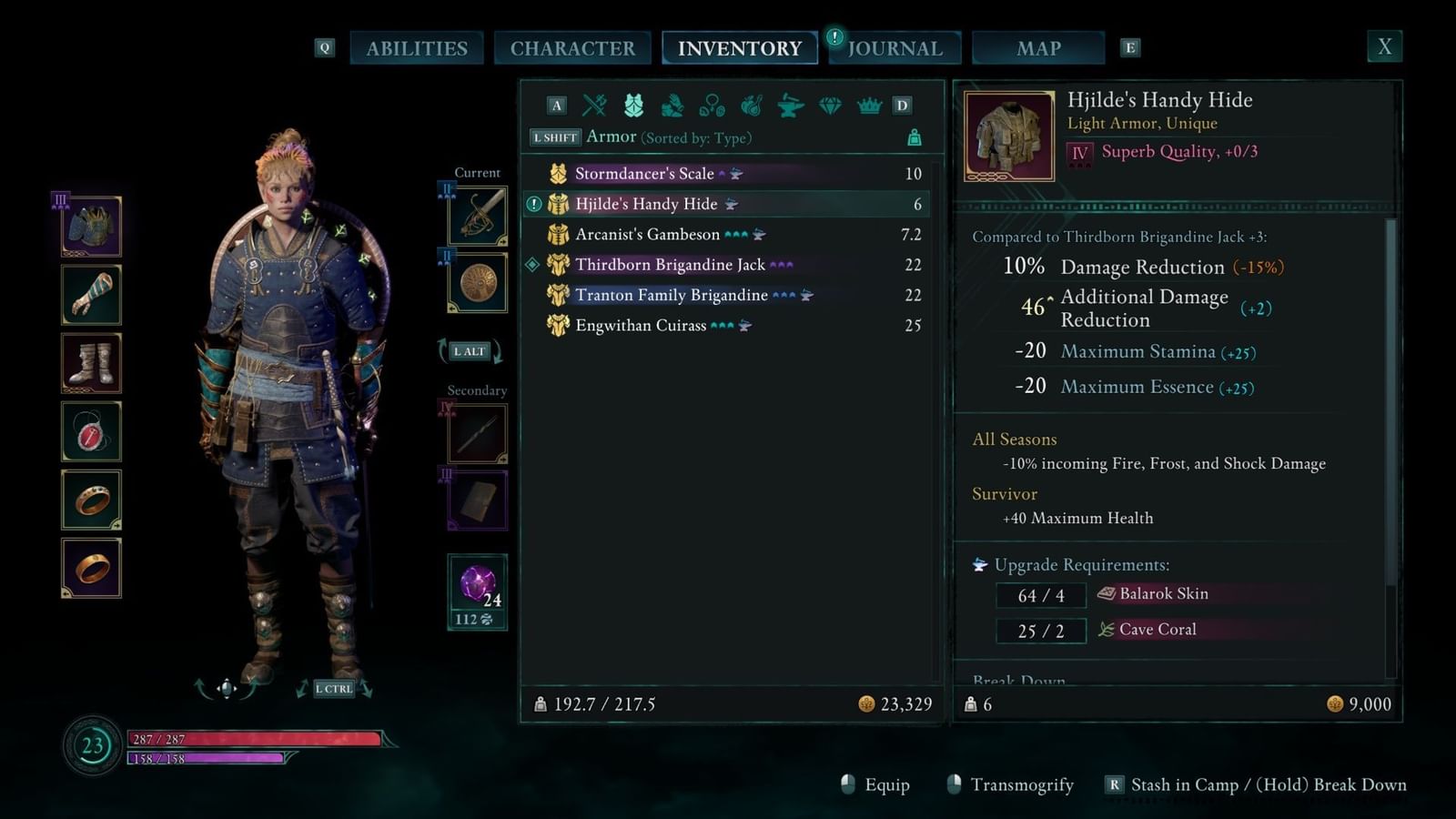Show the Map tab
The height and width of the screenshot is (819, 1456).
click(1038, 48)
